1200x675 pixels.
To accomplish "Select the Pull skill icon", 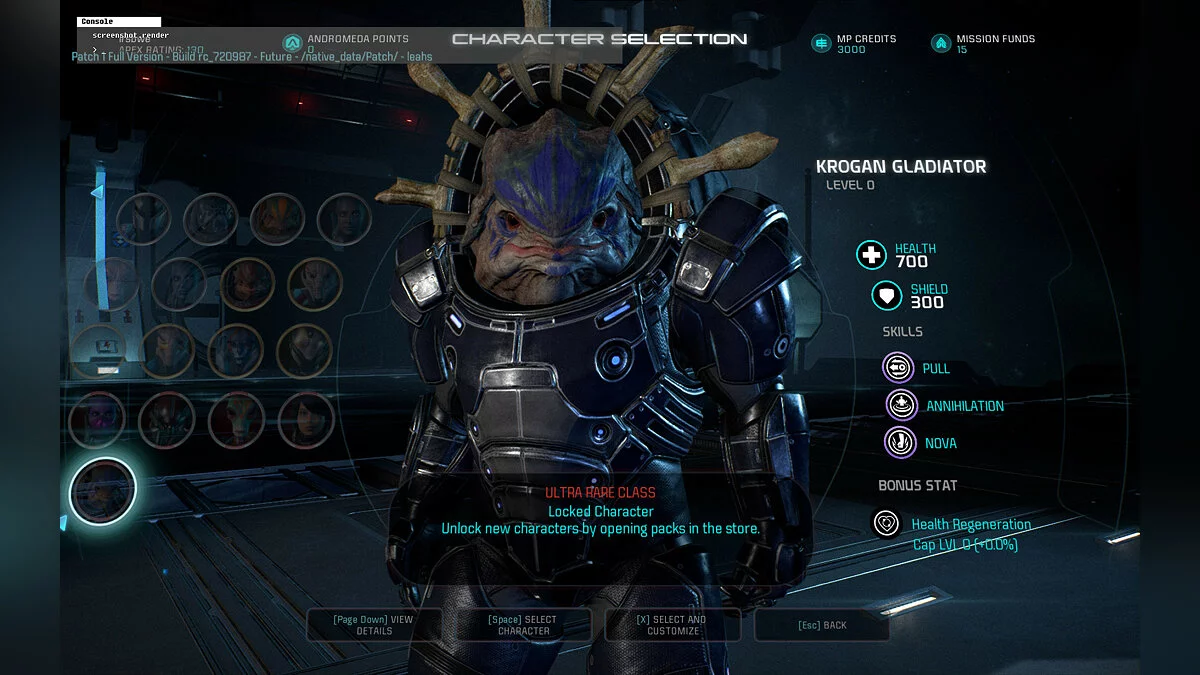I will [x=898, y=368].
